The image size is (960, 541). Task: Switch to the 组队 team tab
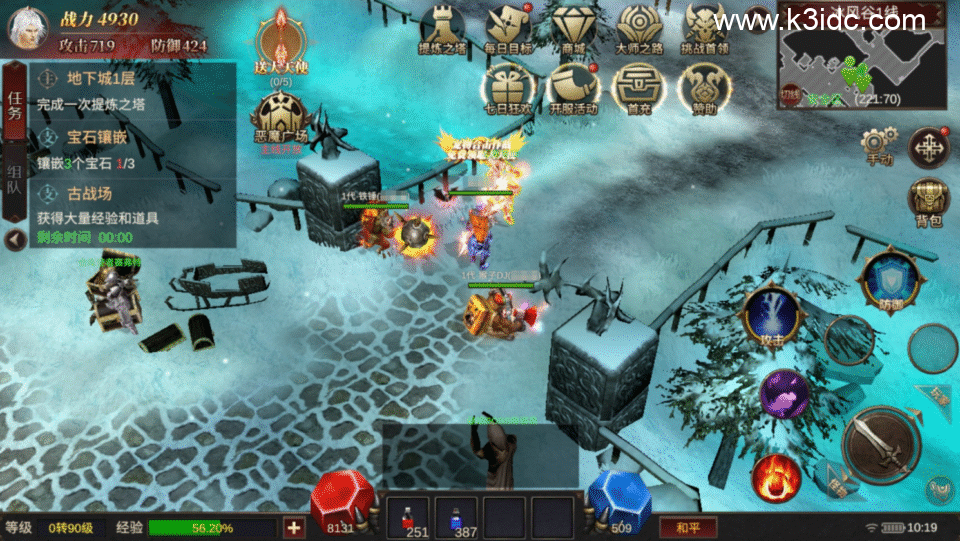tap(15, 180)
